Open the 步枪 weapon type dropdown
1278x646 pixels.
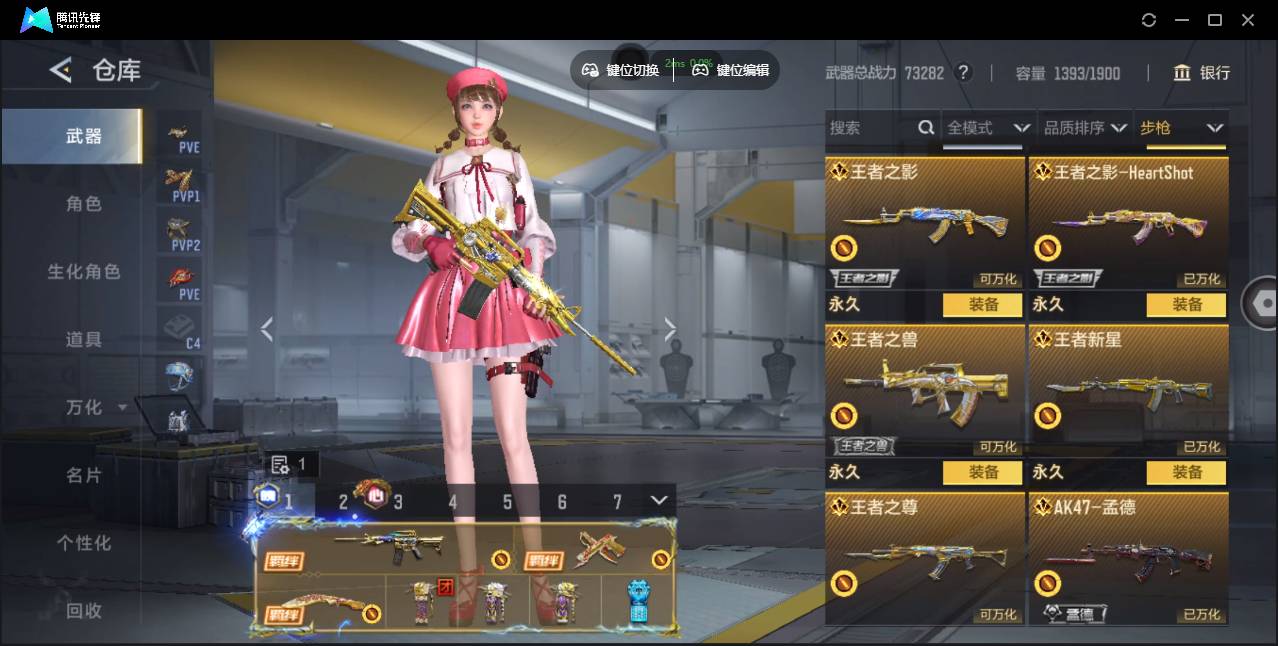click(x=1181, y=128)
